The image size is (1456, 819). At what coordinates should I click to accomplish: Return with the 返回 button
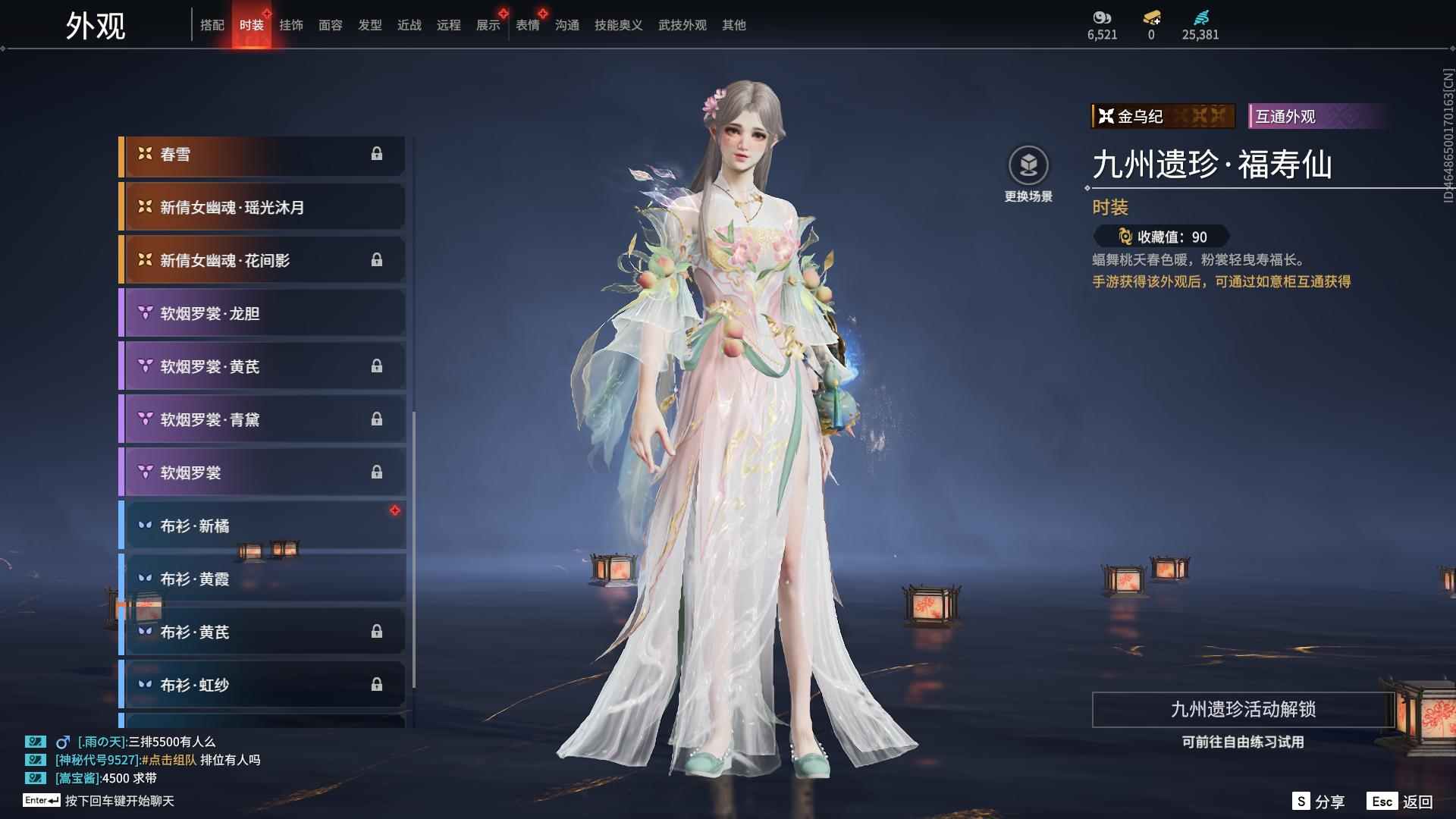tap(1400, 802)
